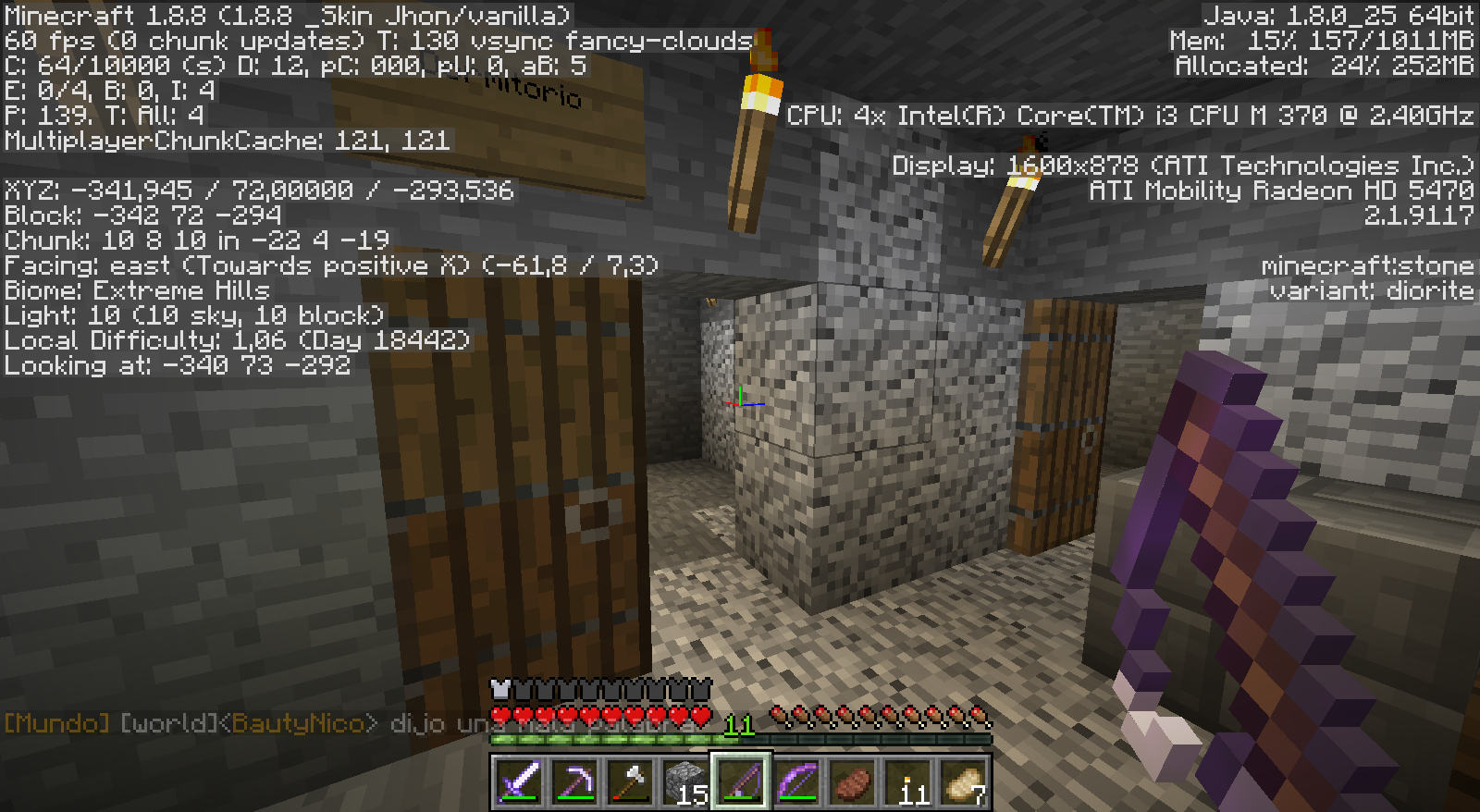Screen dimensions: 1480x812
Task: Choose the iron axe in the hotbar
Action: (x=630, y=782)
